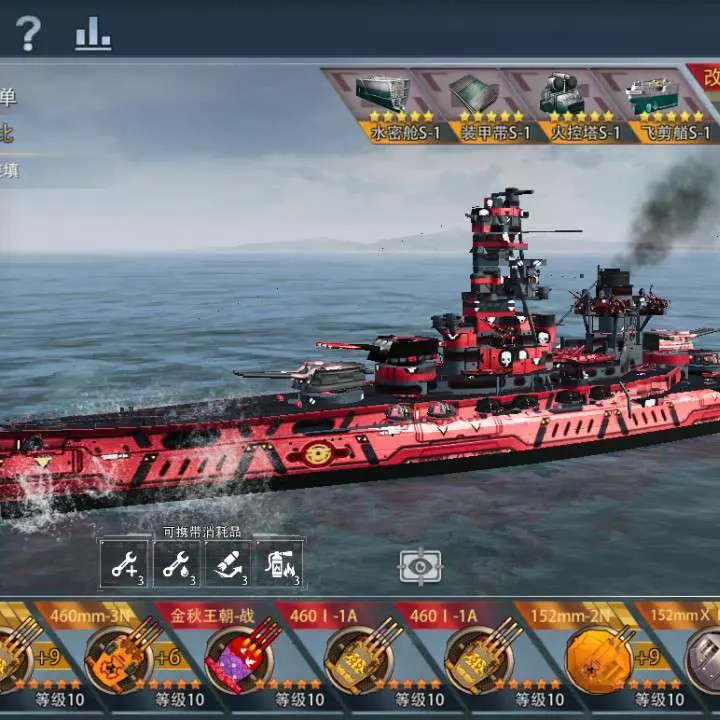Select the grey 152mm turret slot

700,655
